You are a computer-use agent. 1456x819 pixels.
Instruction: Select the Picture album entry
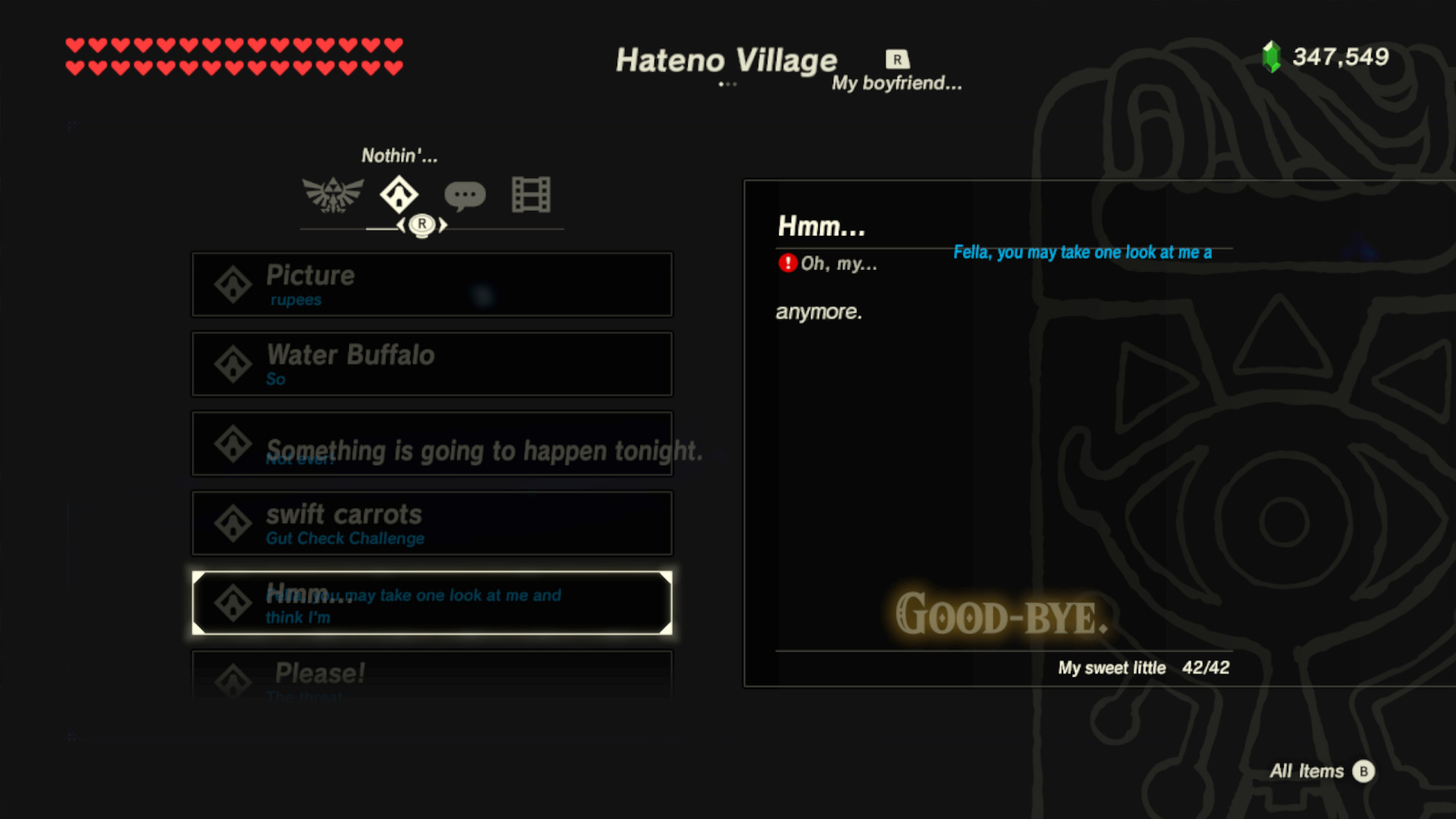point(431,284)
